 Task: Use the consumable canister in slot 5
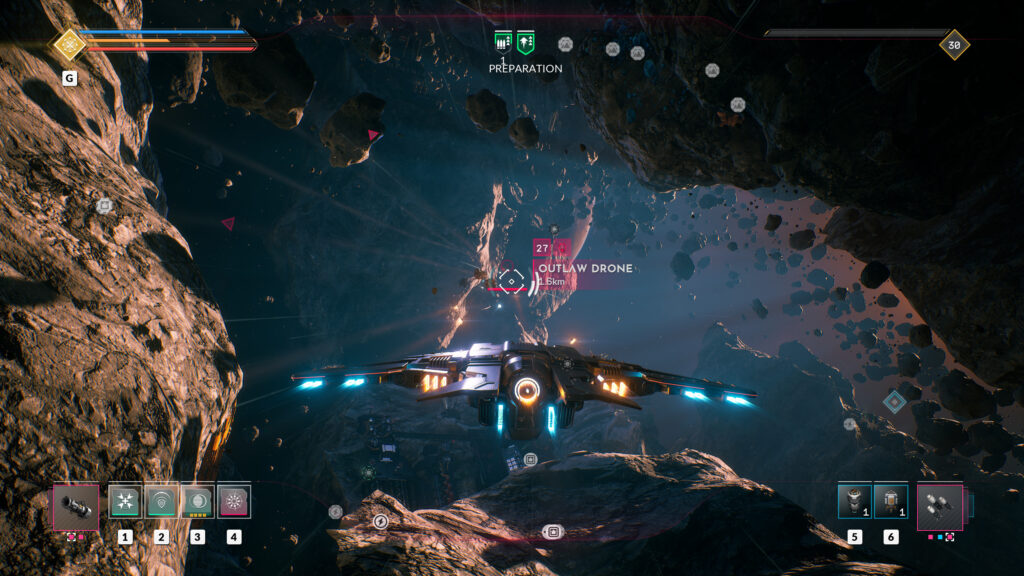point(854,501)
